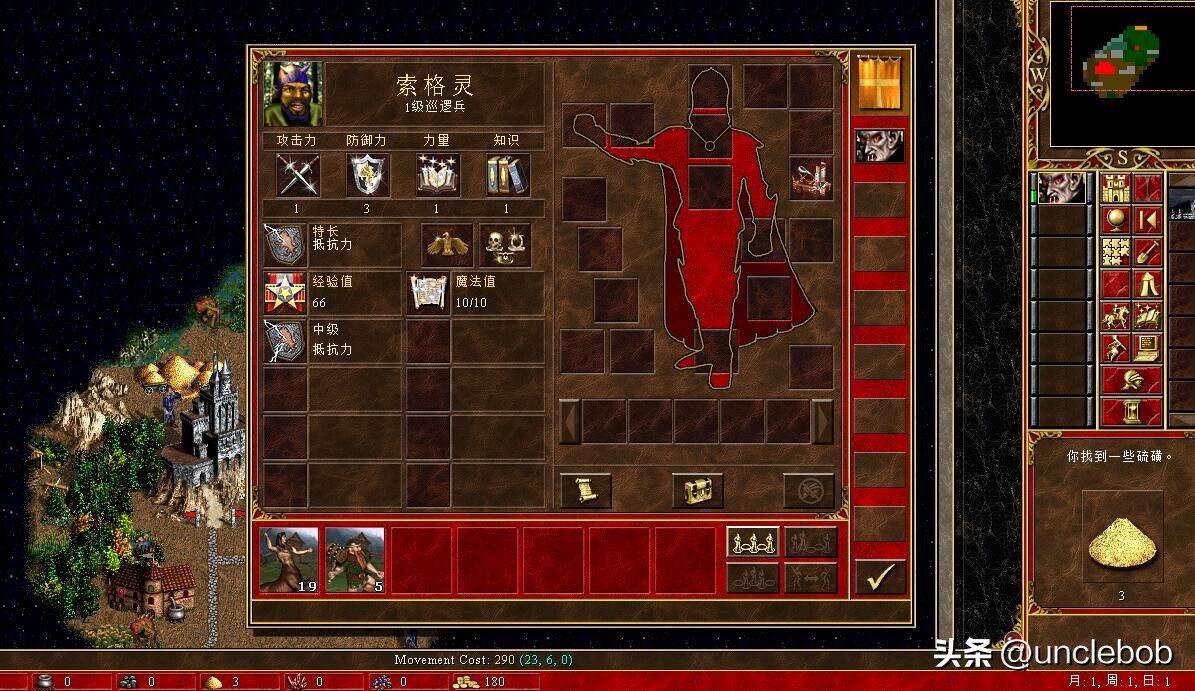Confirm and close the hero screen with checkmark

(x=880, y=577)
